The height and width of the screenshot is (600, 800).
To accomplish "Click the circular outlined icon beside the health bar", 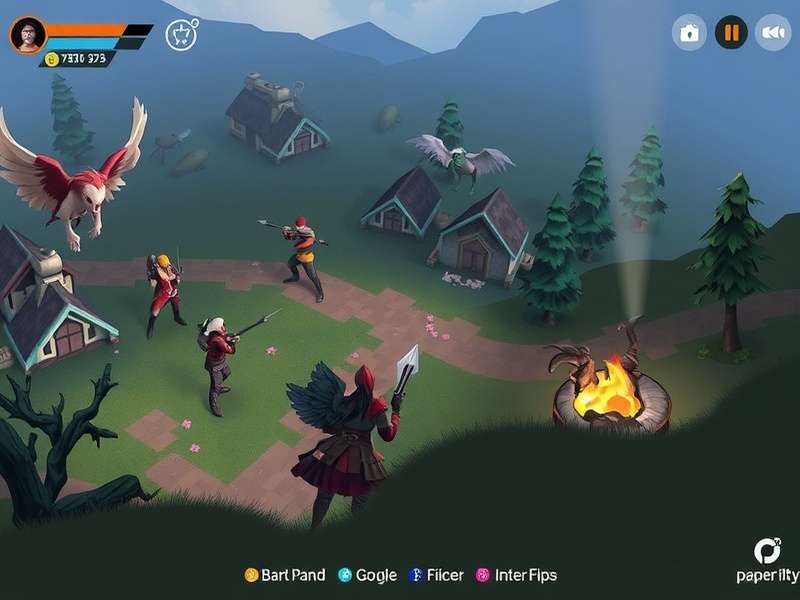I will [181, 33].
